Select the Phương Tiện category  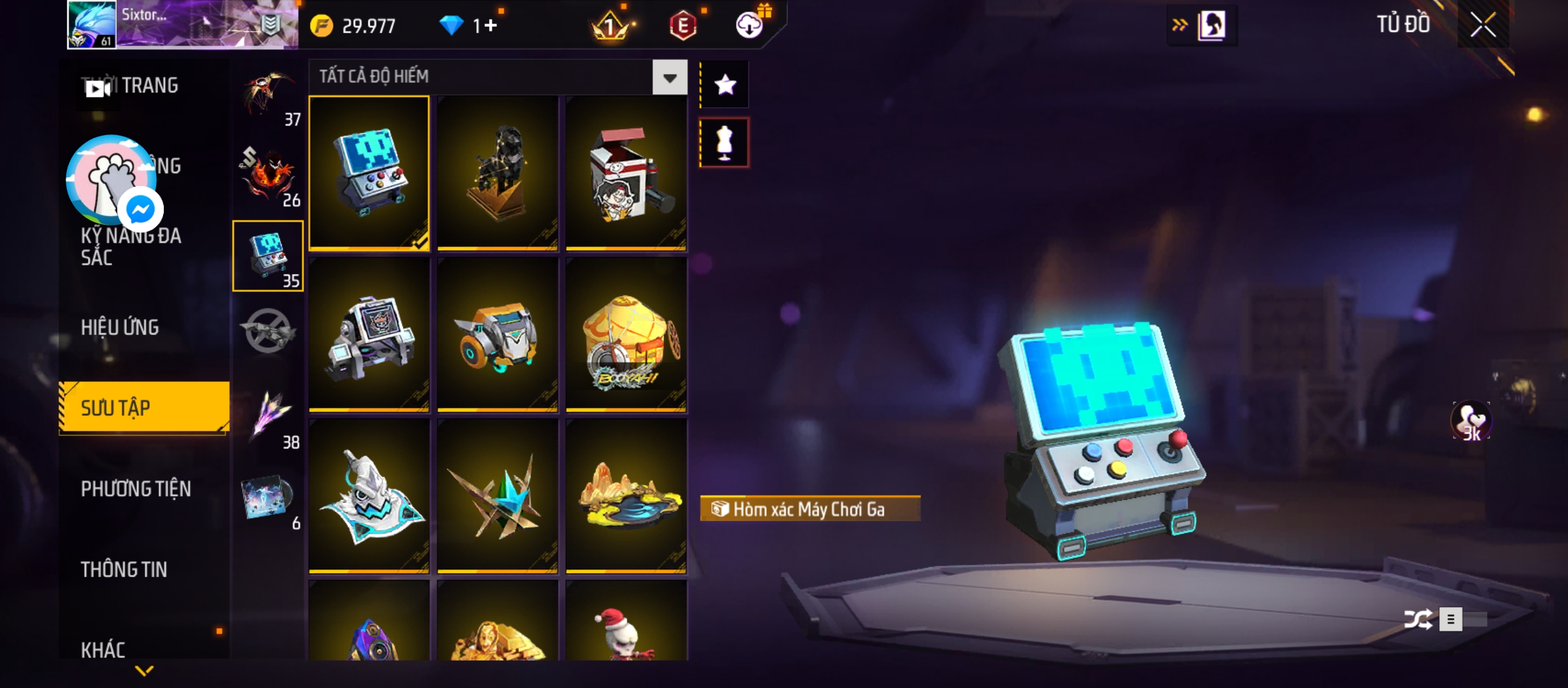[x=136, y=489]
